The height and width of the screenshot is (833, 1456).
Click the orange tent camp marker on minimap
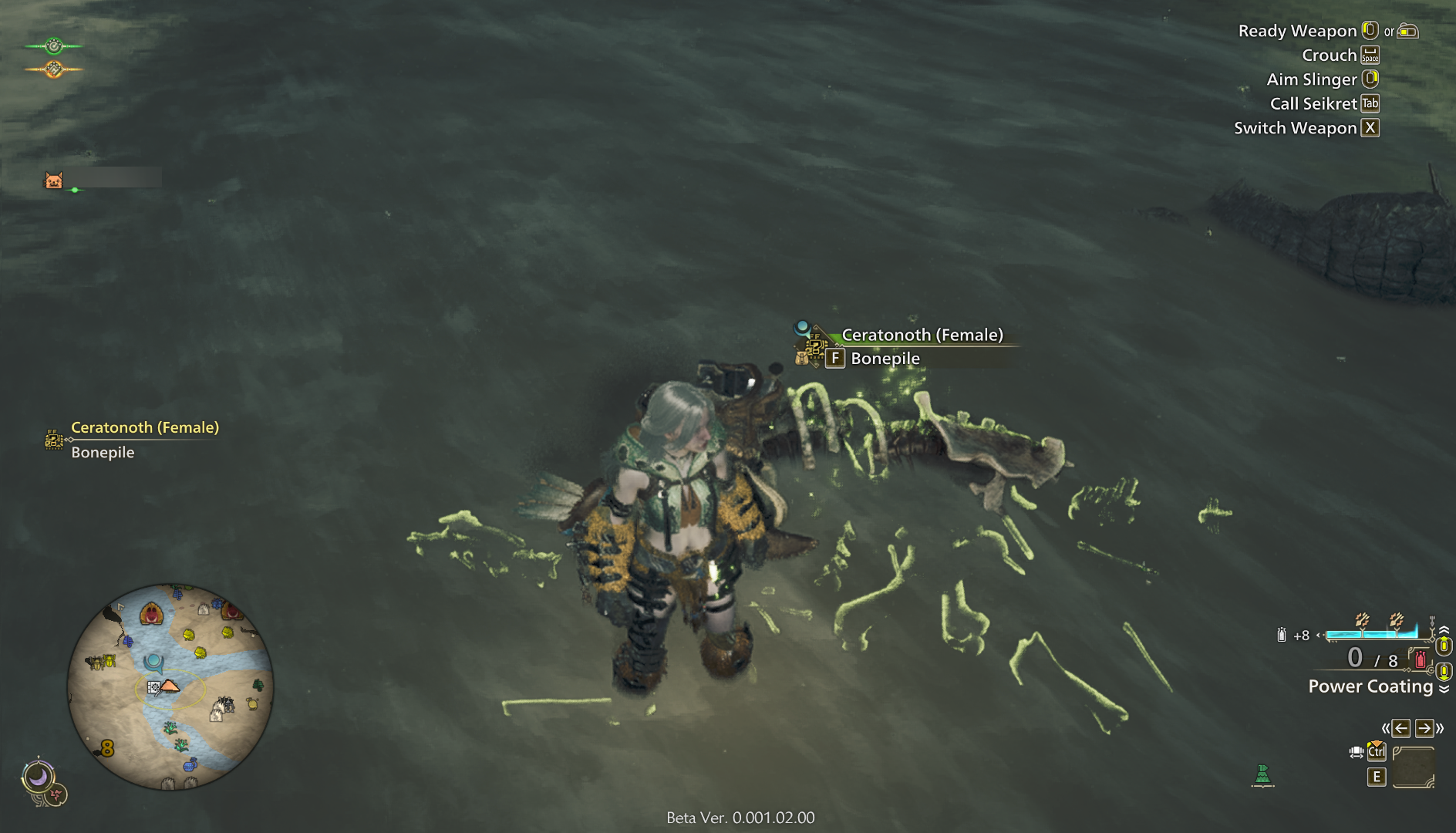pyautogui.click(x=170, y=685)
